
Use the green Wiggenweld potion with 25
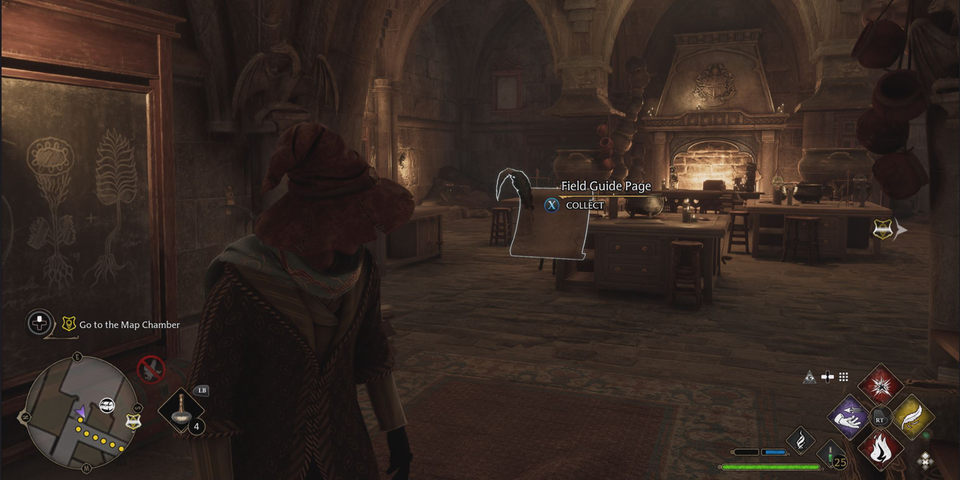tap(830, 455)
